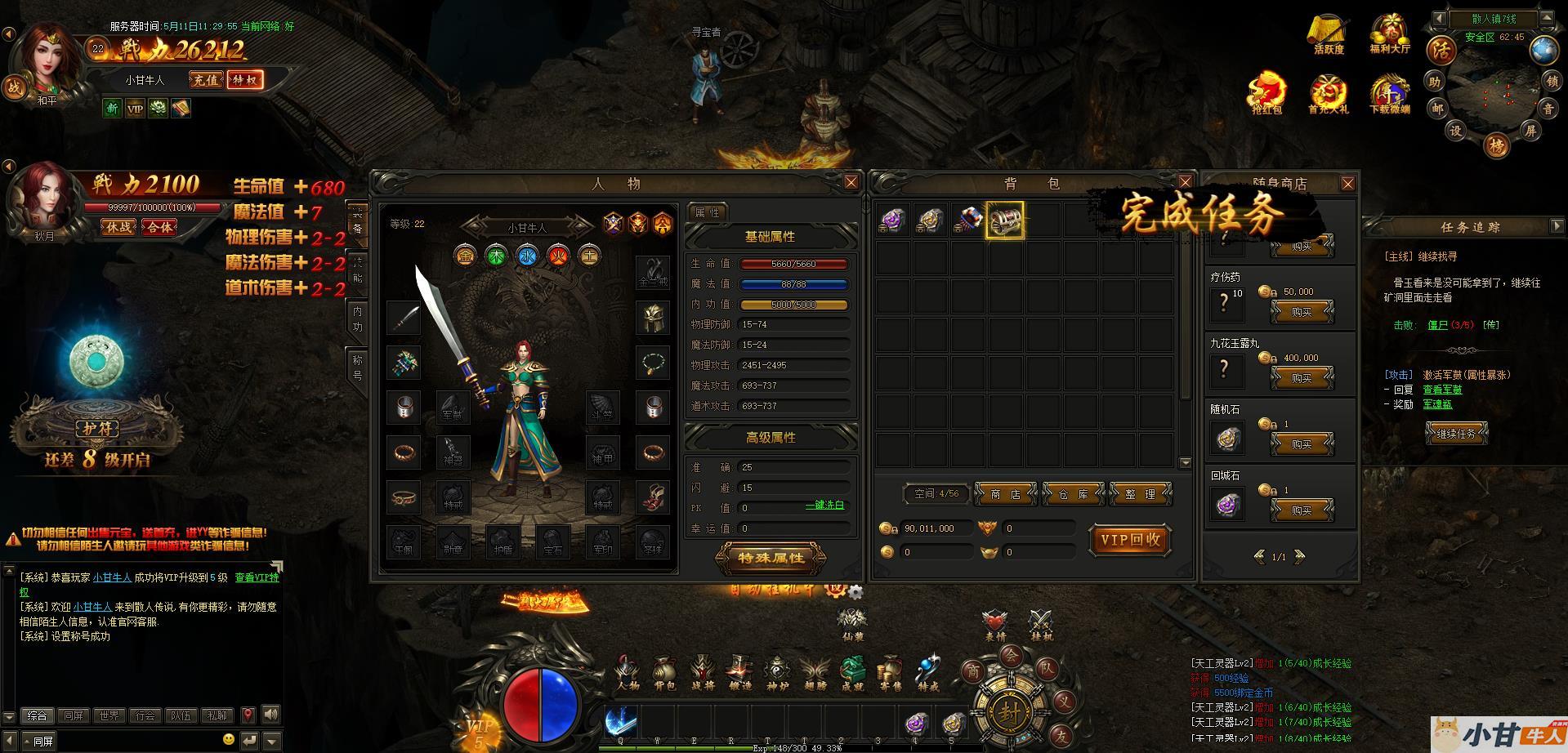
Task: Click the 继续任务 continue quest button
Action: click(1456, 434)
